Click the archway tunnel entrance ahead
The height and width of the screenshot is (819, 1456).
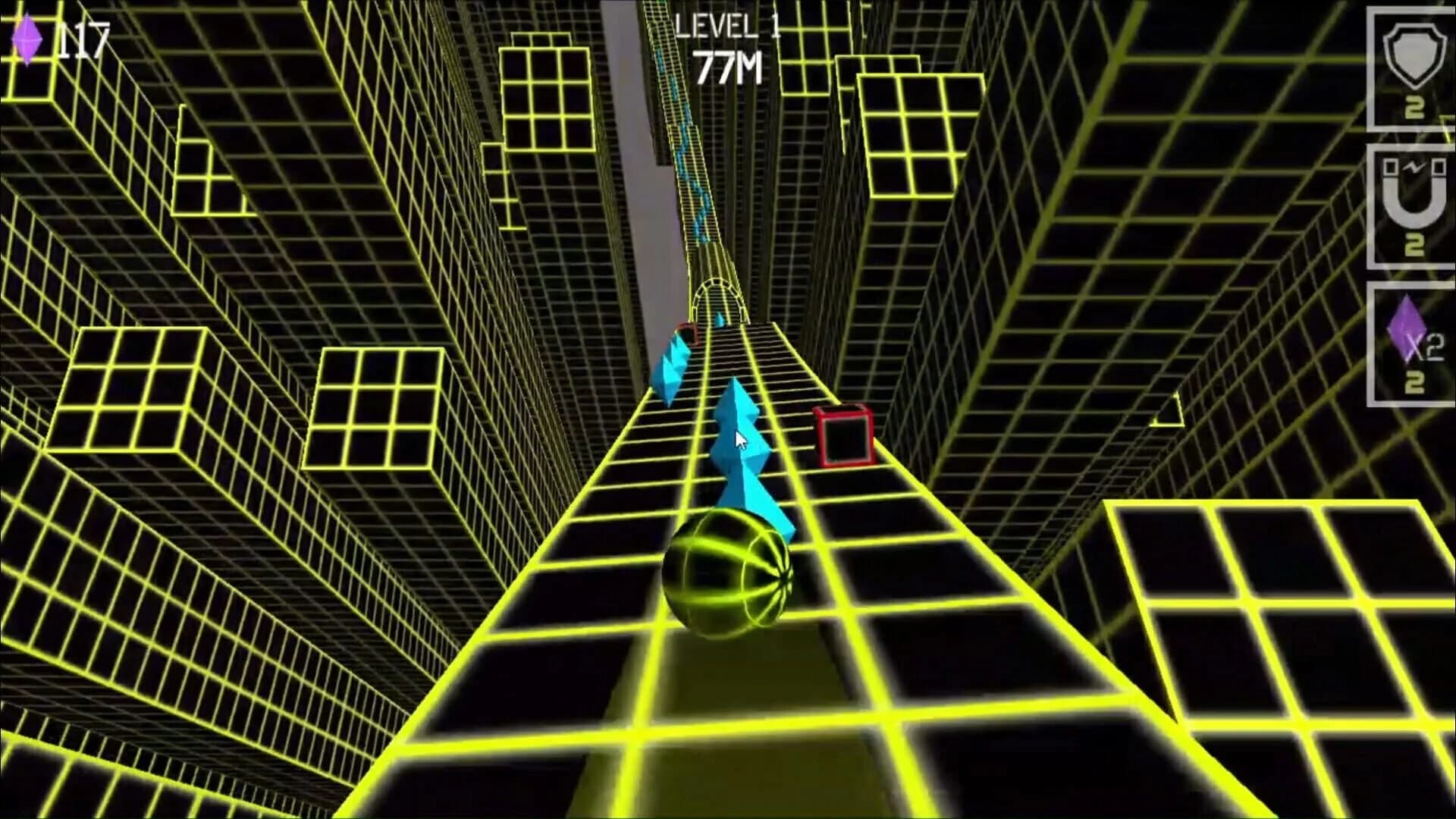[x=717, y=296]
